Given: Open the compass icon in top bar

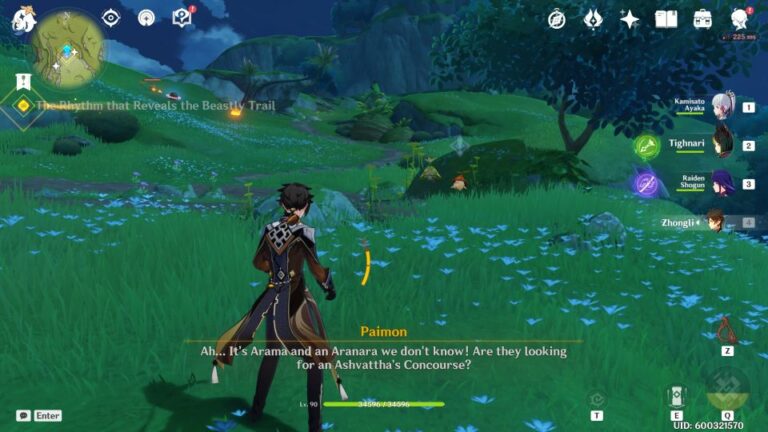Looking at the screenshot, I should (x=557, y=19).
